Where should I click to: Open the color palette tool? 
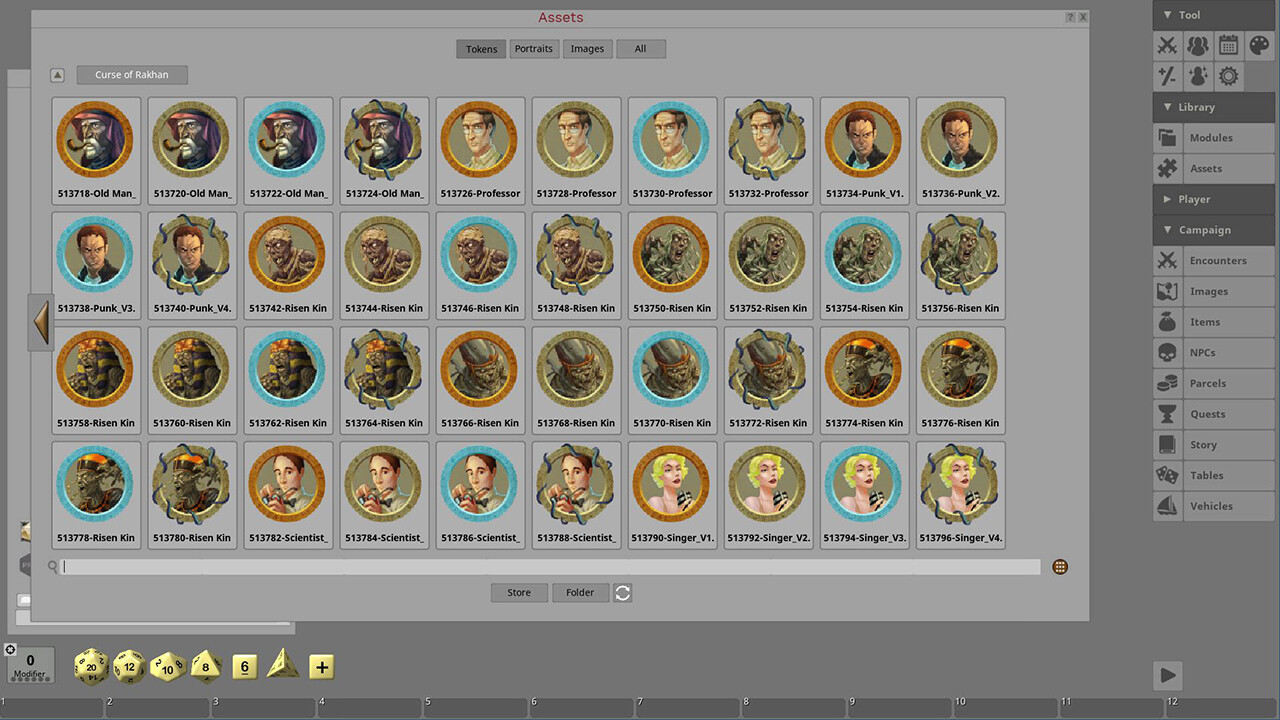coord(1257,45)
